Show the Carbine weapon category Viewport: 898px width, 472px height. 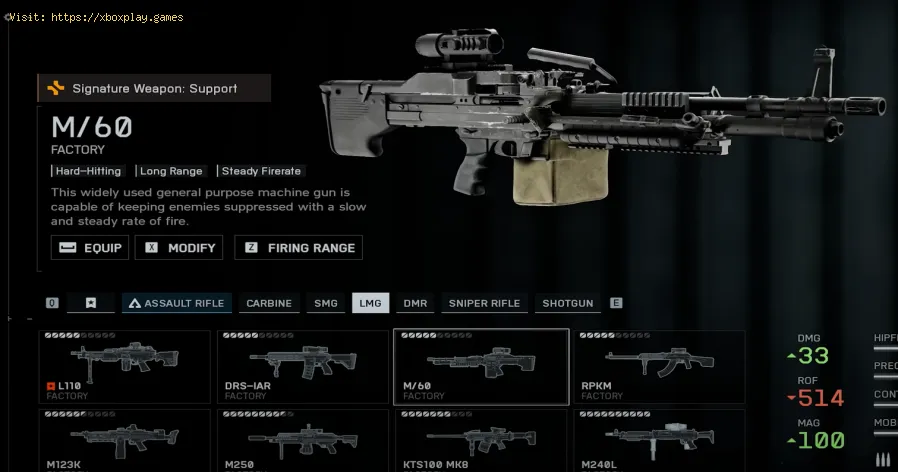coord(269,303)
